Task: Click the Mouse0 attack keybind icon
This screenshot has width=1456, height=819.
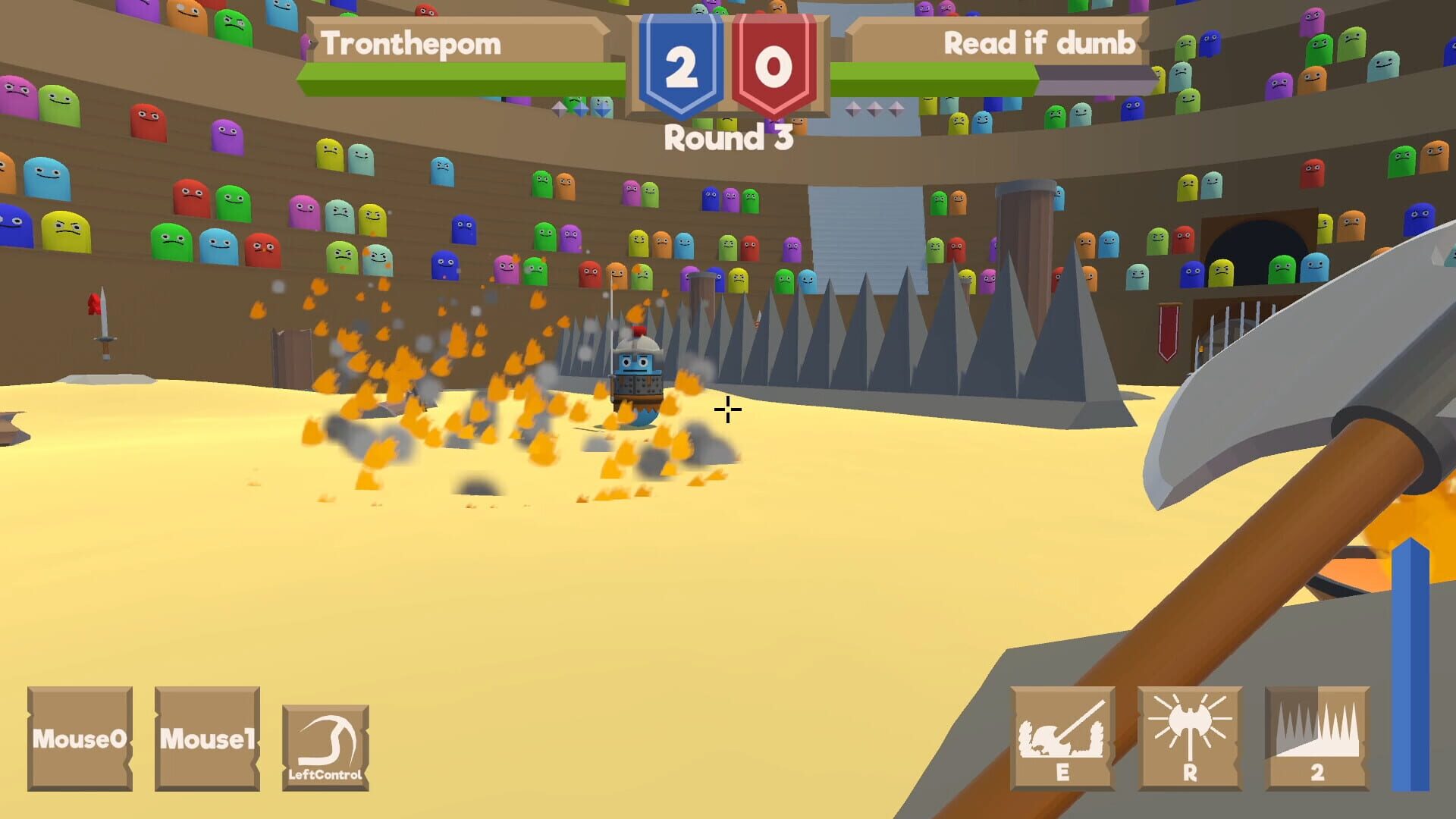Action: [78, 739]
